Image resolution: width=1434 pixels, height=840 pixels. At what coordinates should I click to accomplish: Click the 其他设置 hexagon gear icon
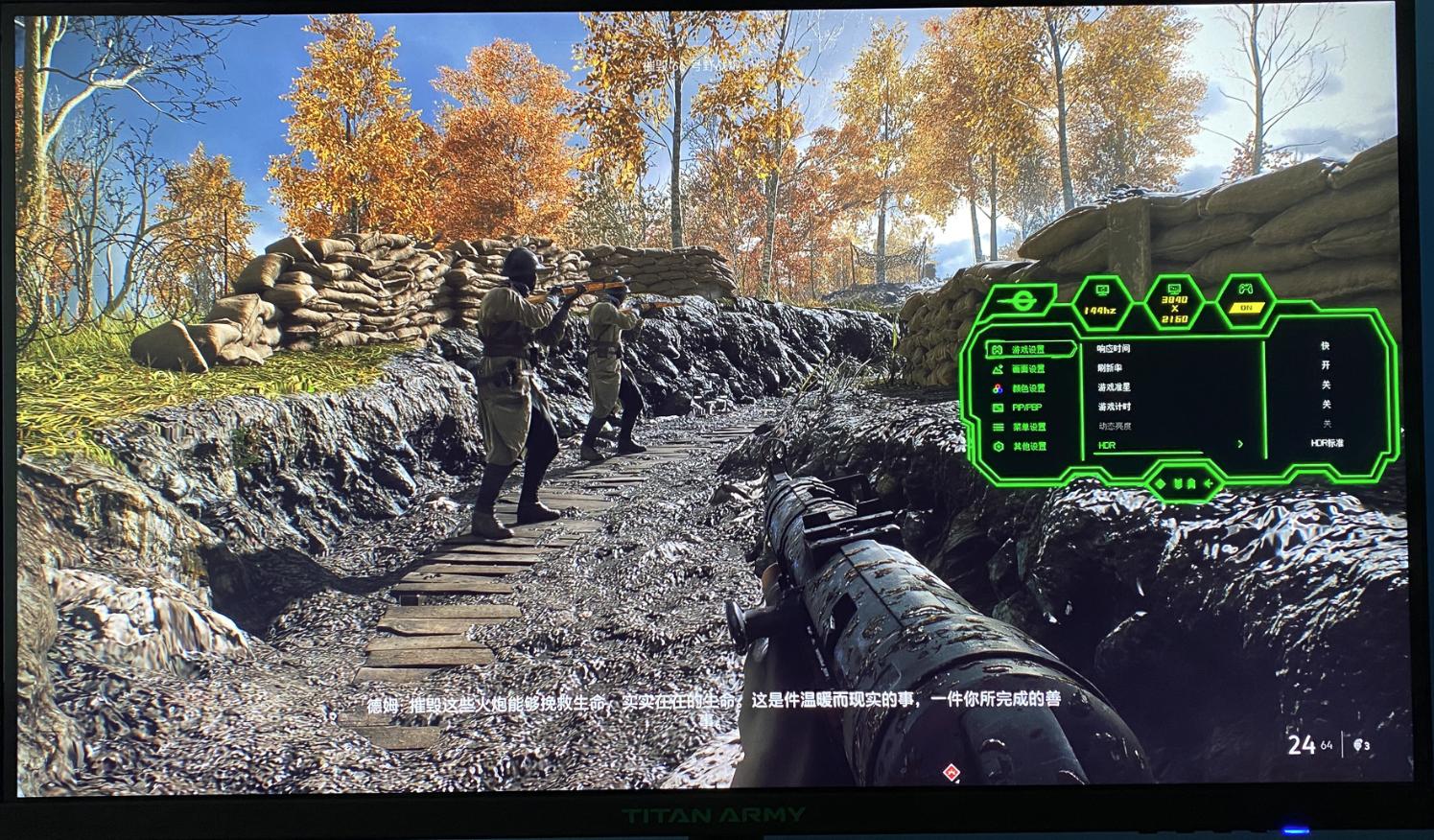pyautogui.click(x=998, y=445)
